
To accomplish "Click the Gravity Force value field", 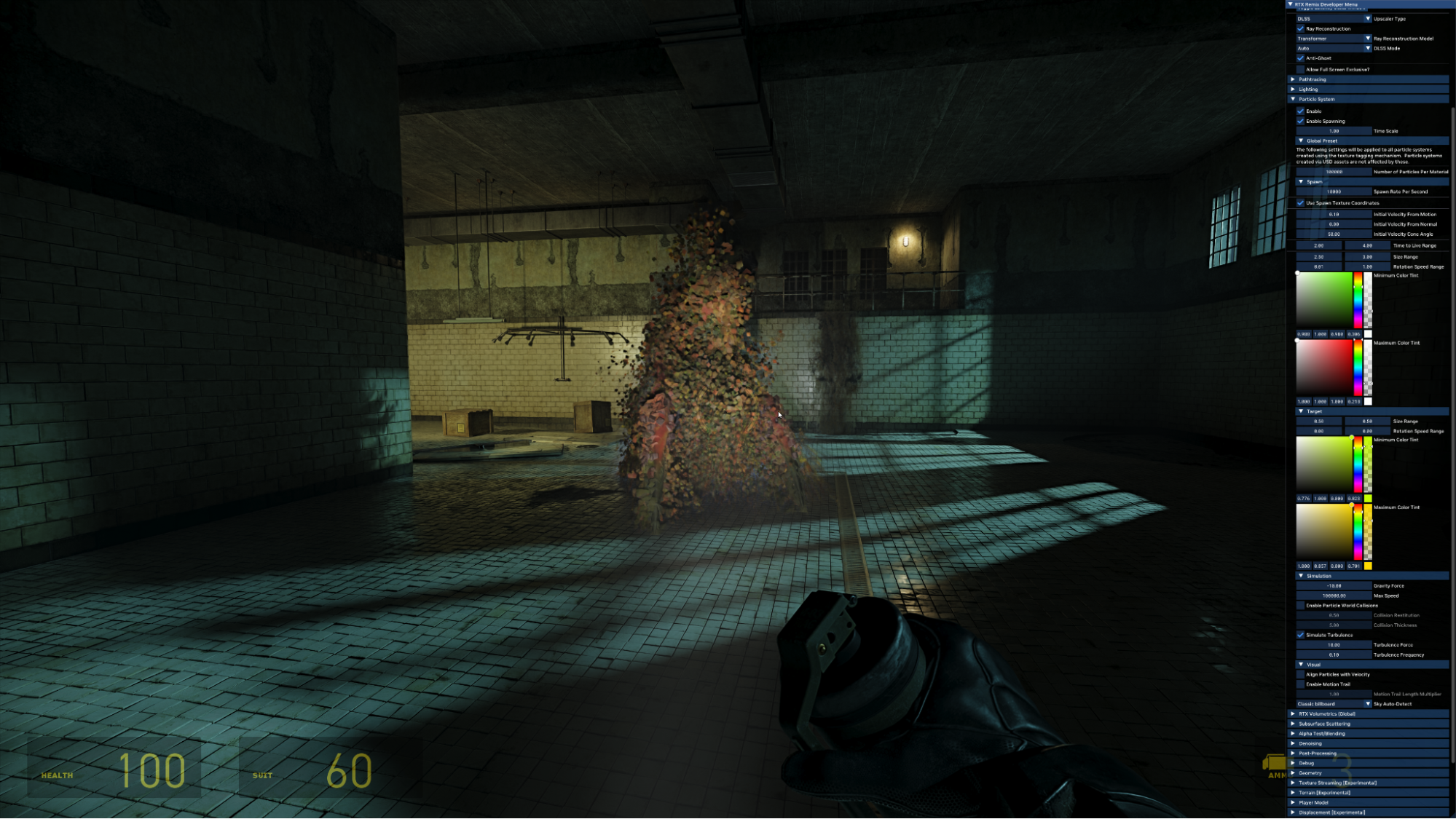I will (1334, 585).
